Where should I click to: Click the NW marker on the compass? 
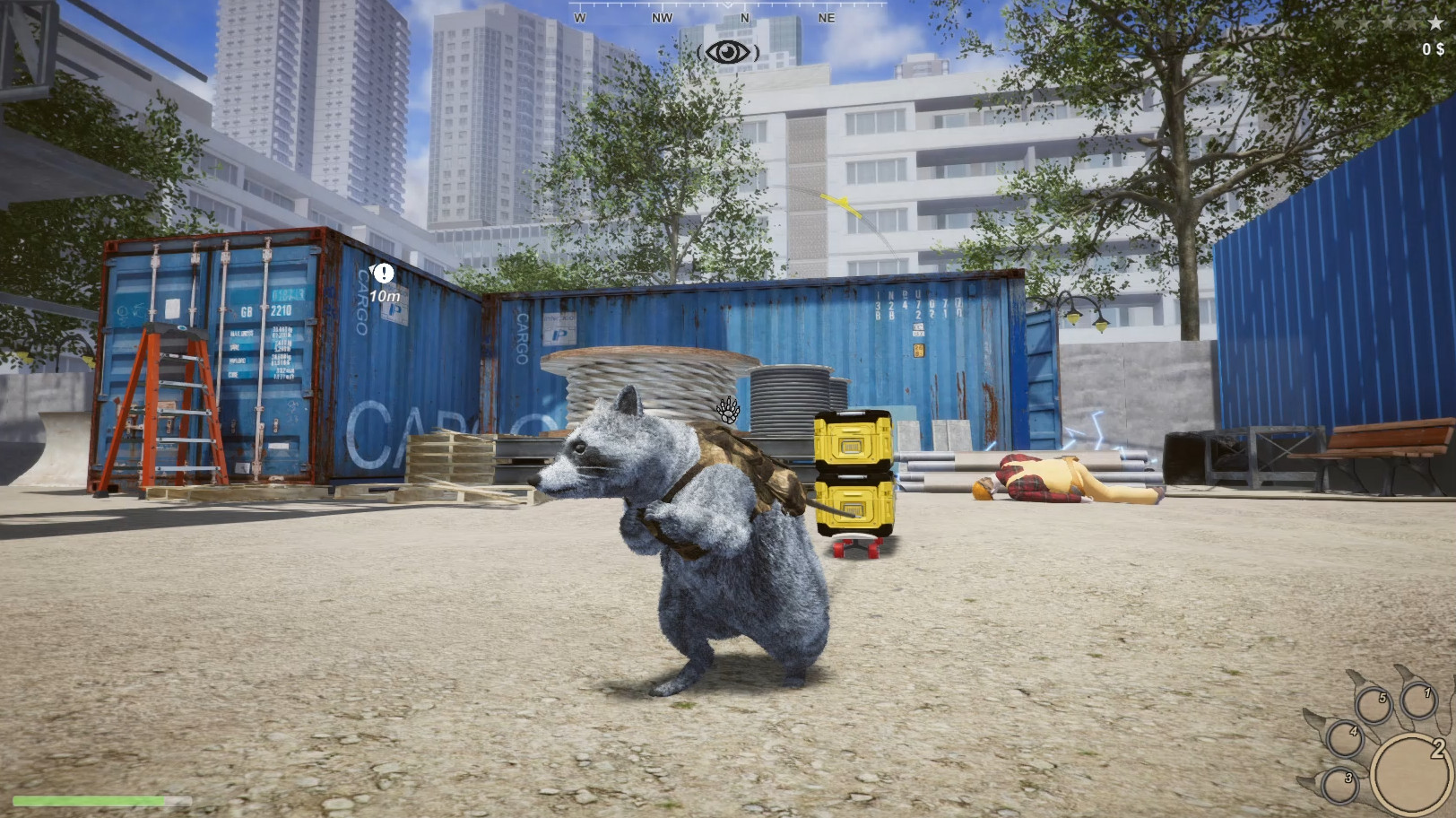pyautogui.click(x=661, y=16)
